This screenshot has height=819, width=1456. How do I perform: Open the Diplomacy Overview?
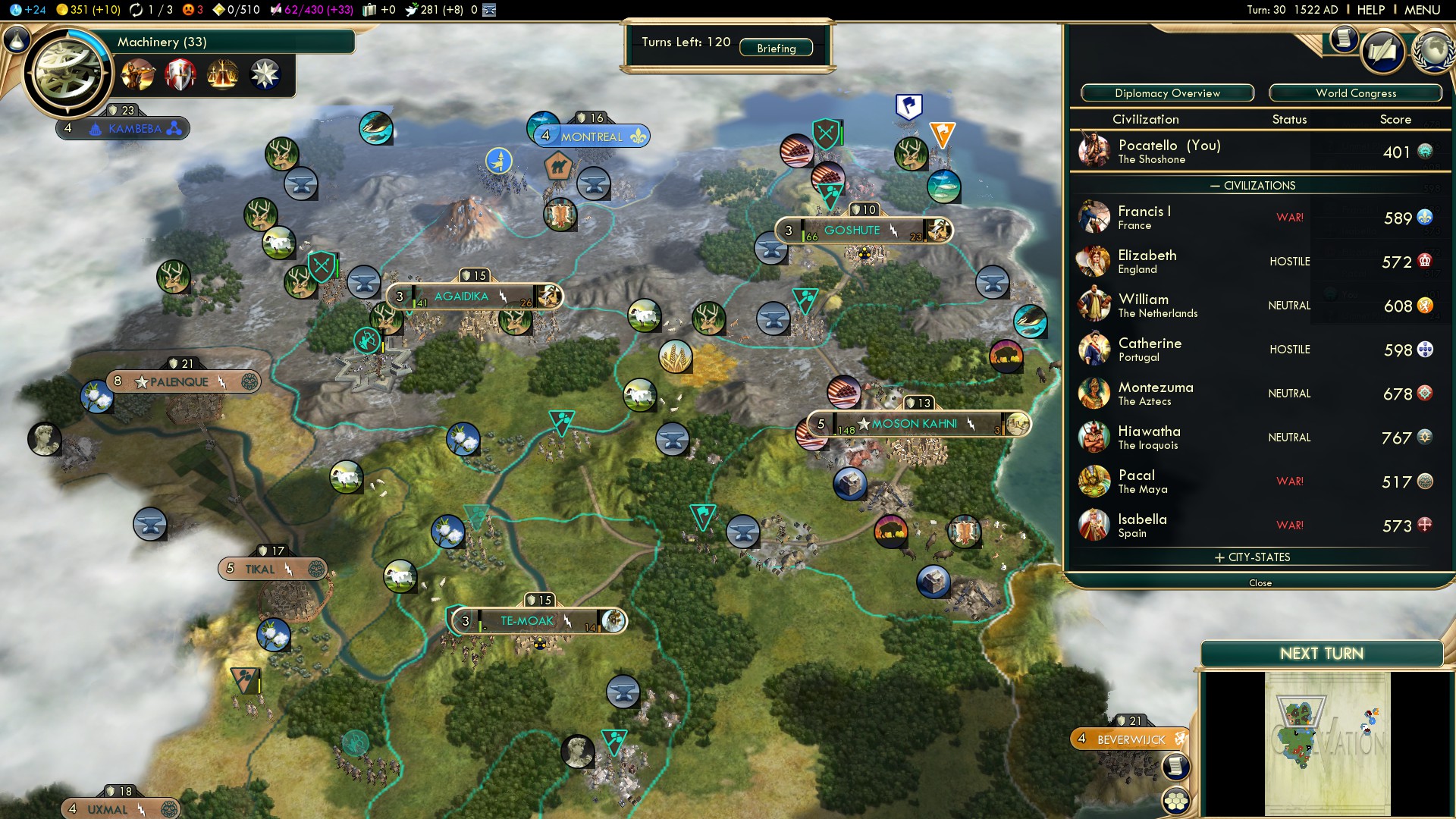coord(1167,93)
